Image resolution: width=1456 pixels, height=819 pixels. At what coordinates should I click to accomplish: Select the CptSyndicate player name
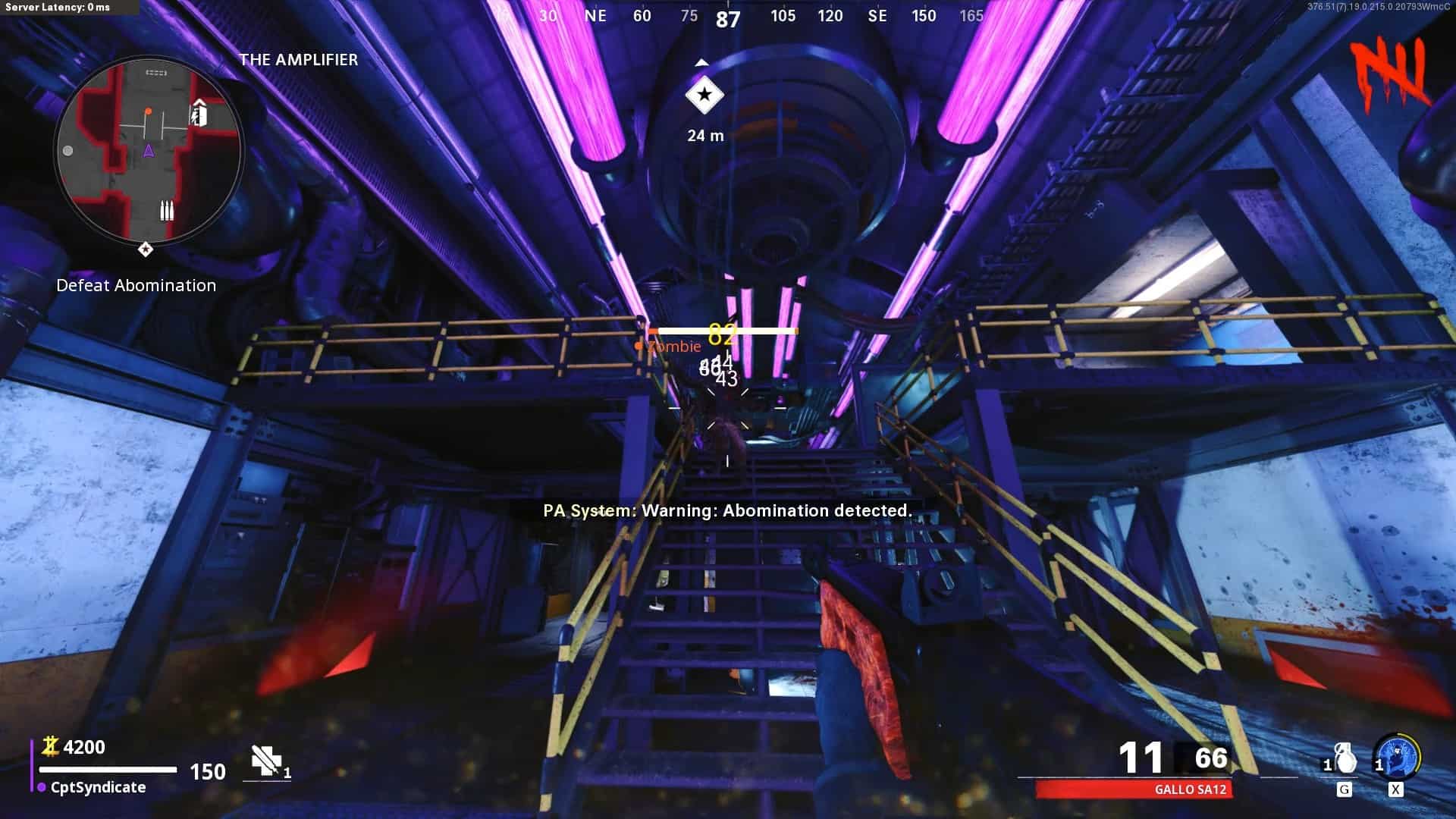pyautogui.click(x=98, y=787)
